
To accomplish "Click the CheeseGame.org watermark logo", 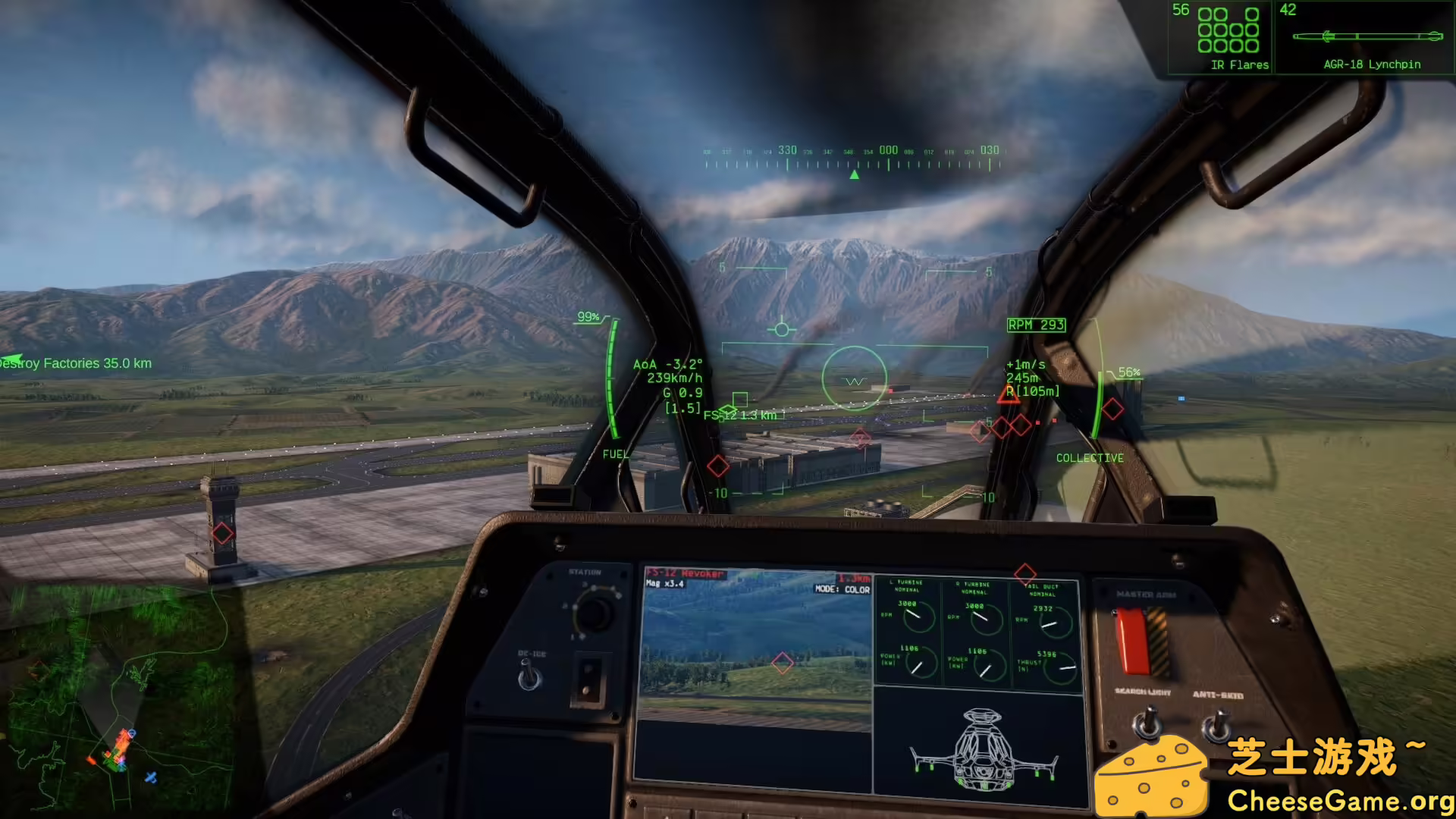I will click(1274, 776).
